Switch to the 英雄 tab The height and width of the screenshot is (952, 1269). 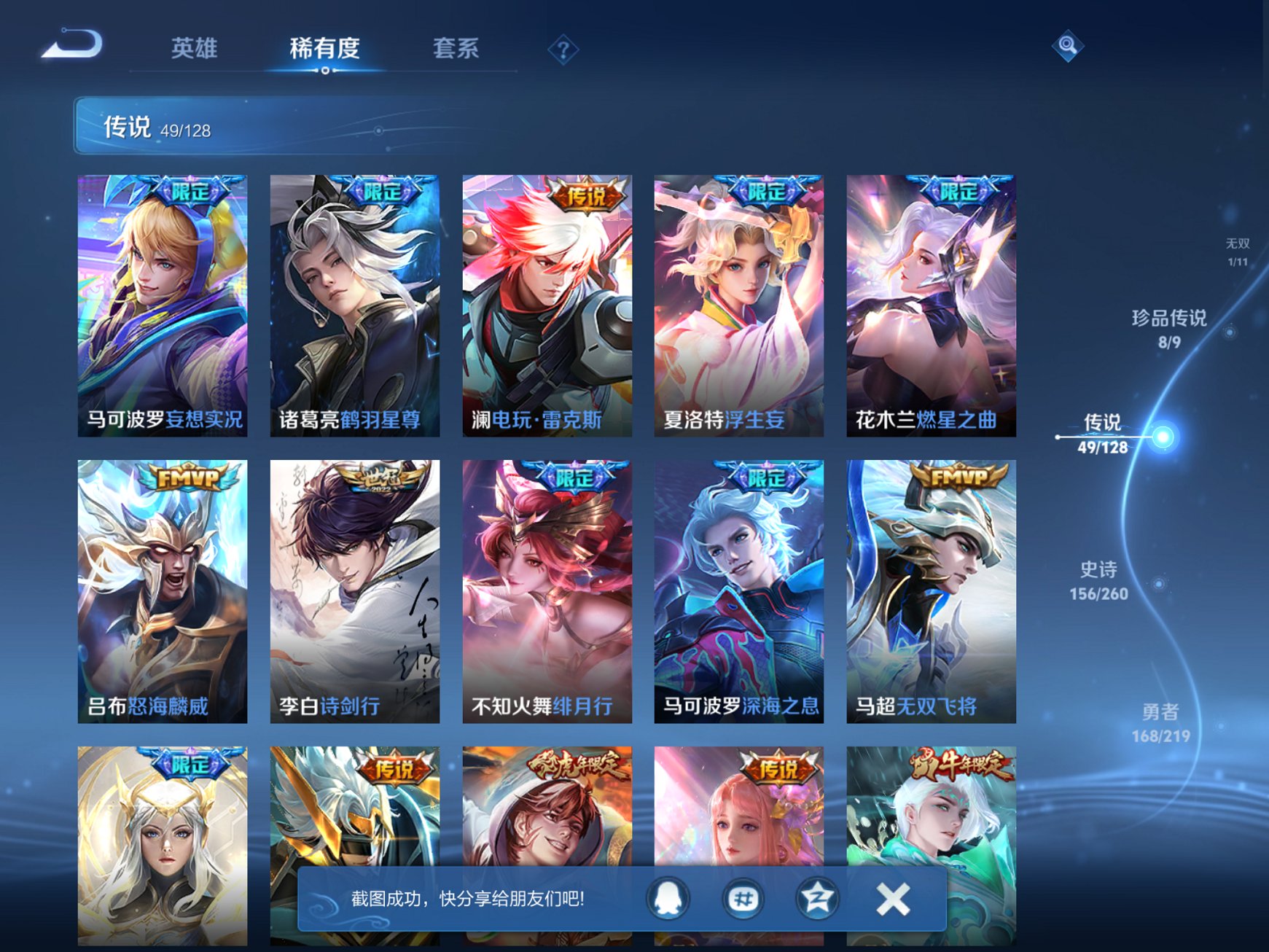(x=194, y=47)
